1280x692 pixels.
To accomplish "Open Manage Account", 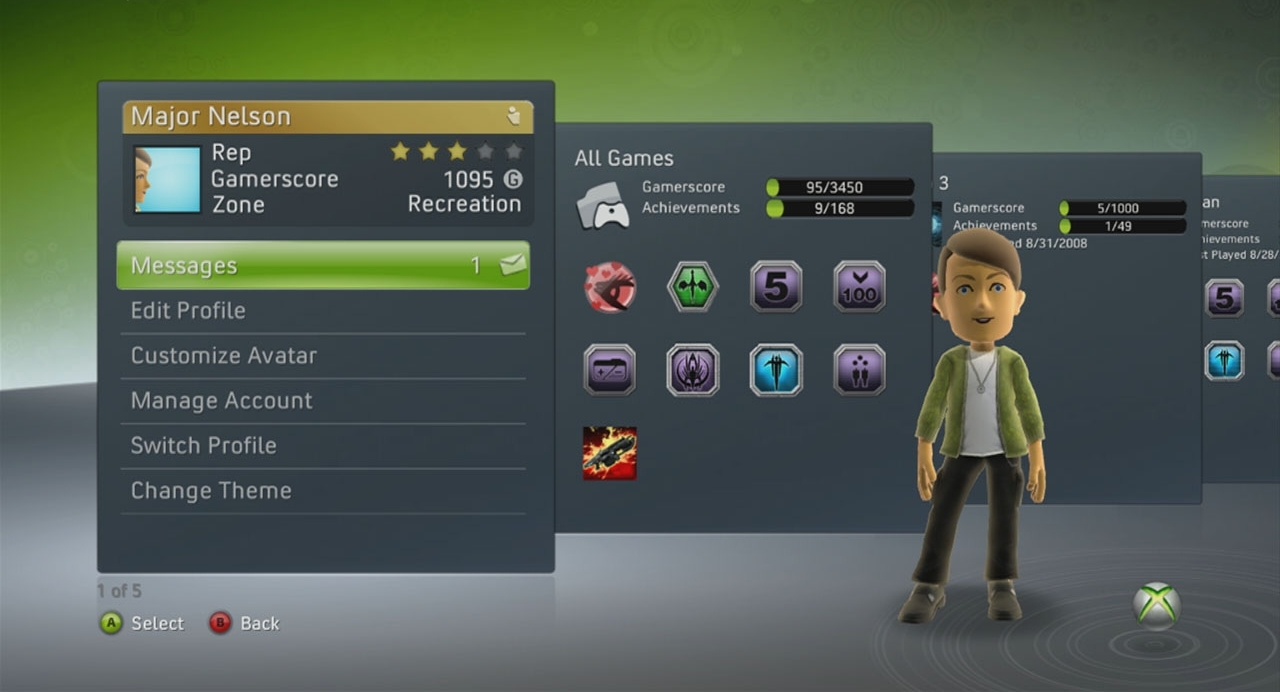I will (x=323, y=401).
